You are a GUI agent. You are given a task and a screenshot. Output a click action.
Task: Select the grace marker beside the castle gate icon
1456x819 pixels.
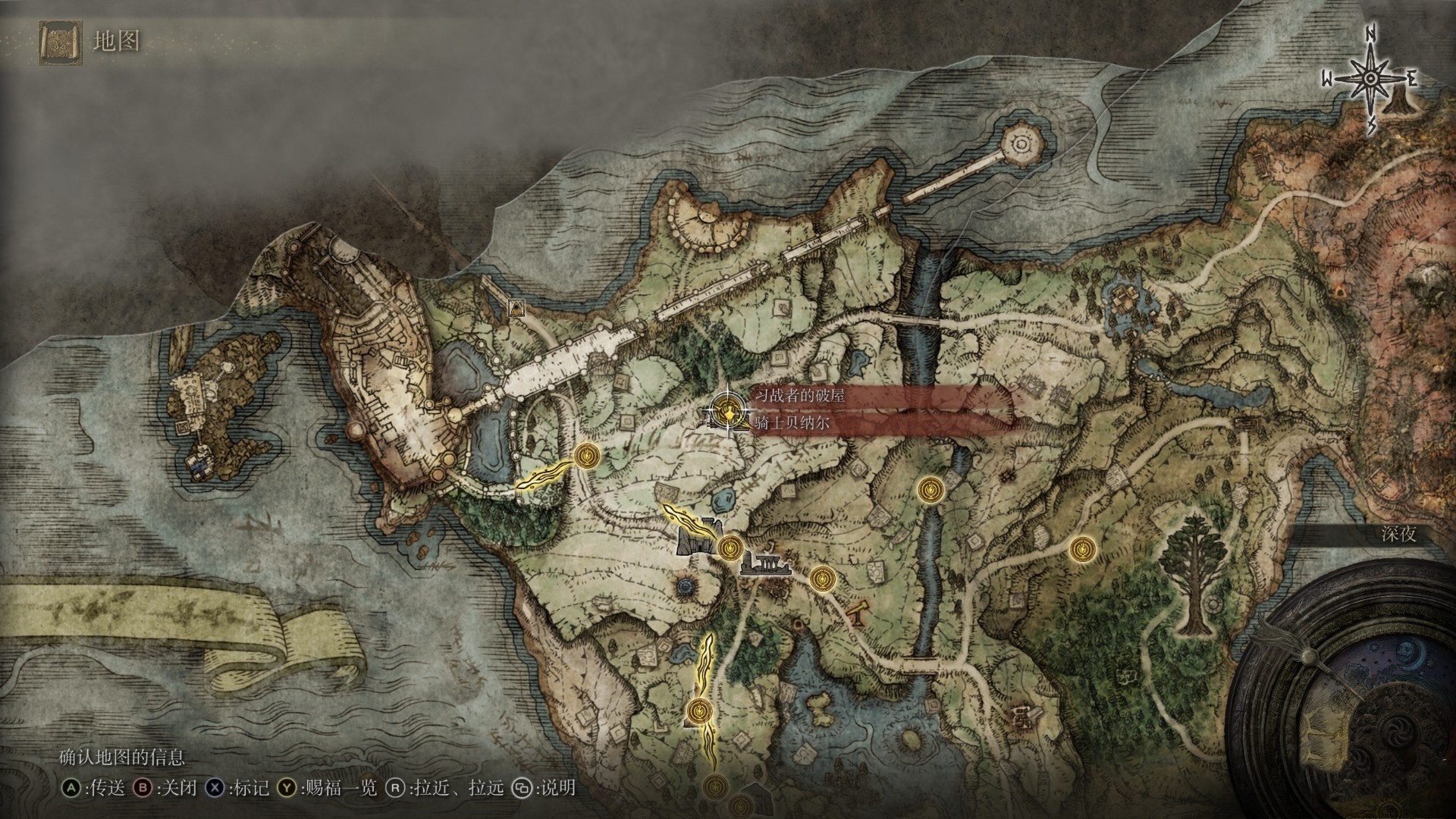tap(730, 546)
